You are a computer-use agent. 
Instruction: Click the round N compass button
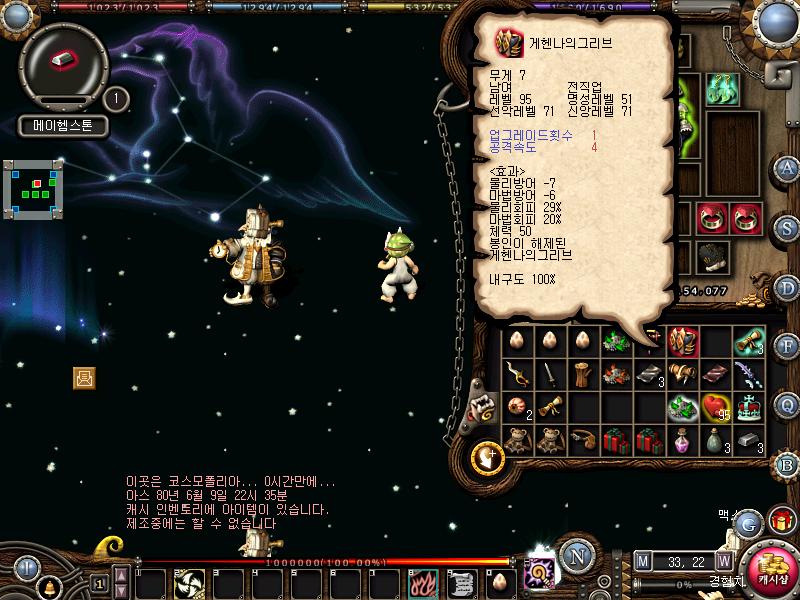575,556
